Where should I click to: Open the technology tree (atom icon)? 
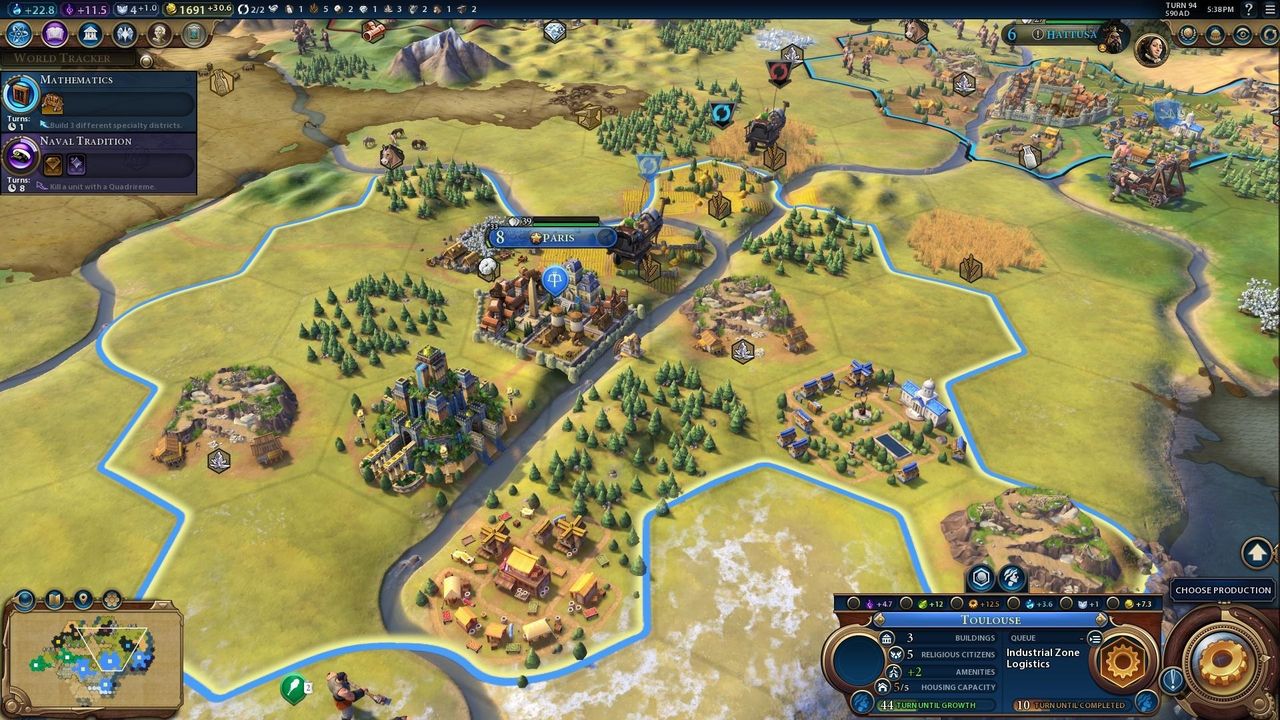point(19,34)
